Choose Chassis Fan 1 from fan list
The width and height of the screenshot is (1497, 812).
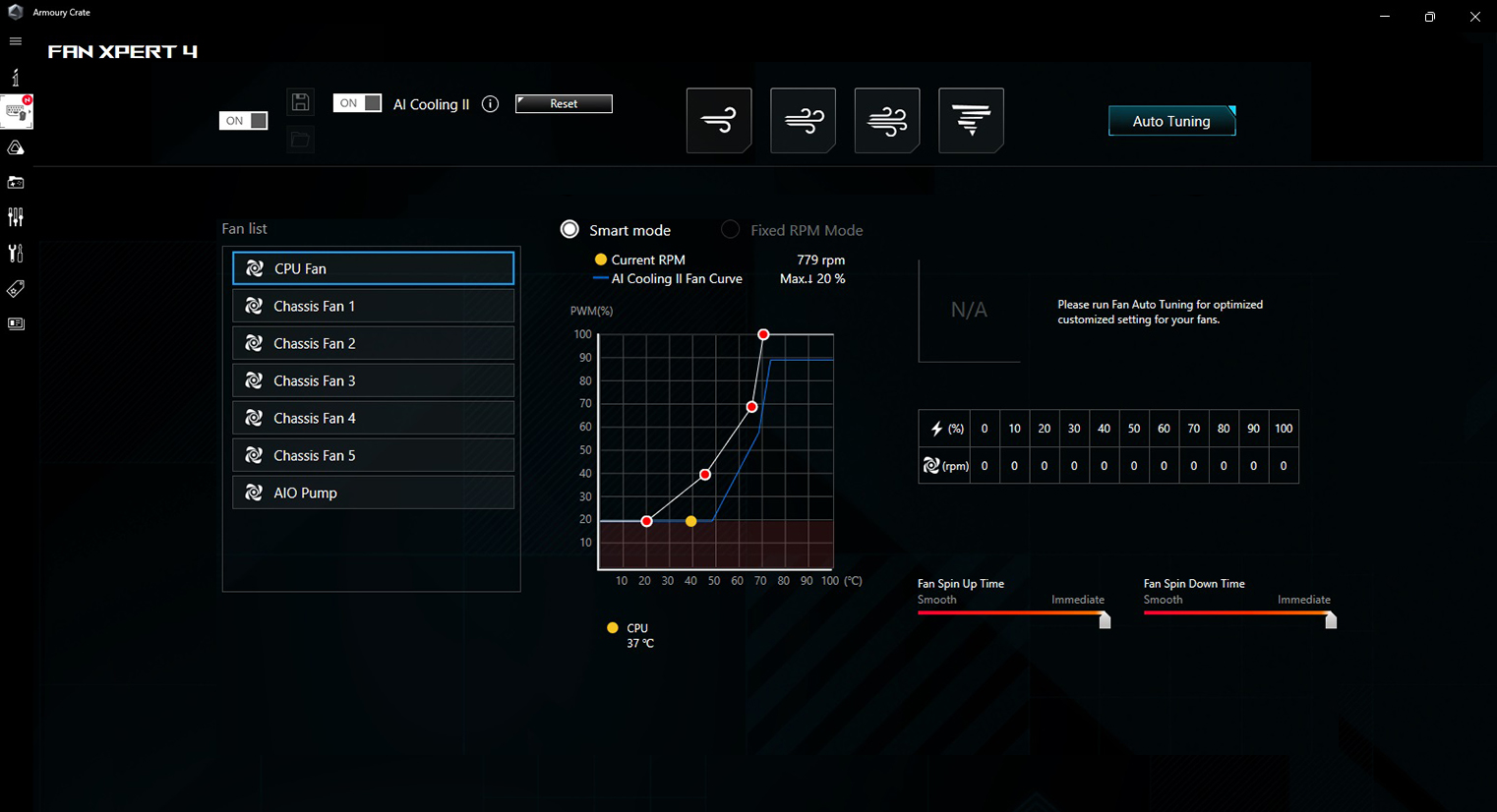(x=373, y=306)
